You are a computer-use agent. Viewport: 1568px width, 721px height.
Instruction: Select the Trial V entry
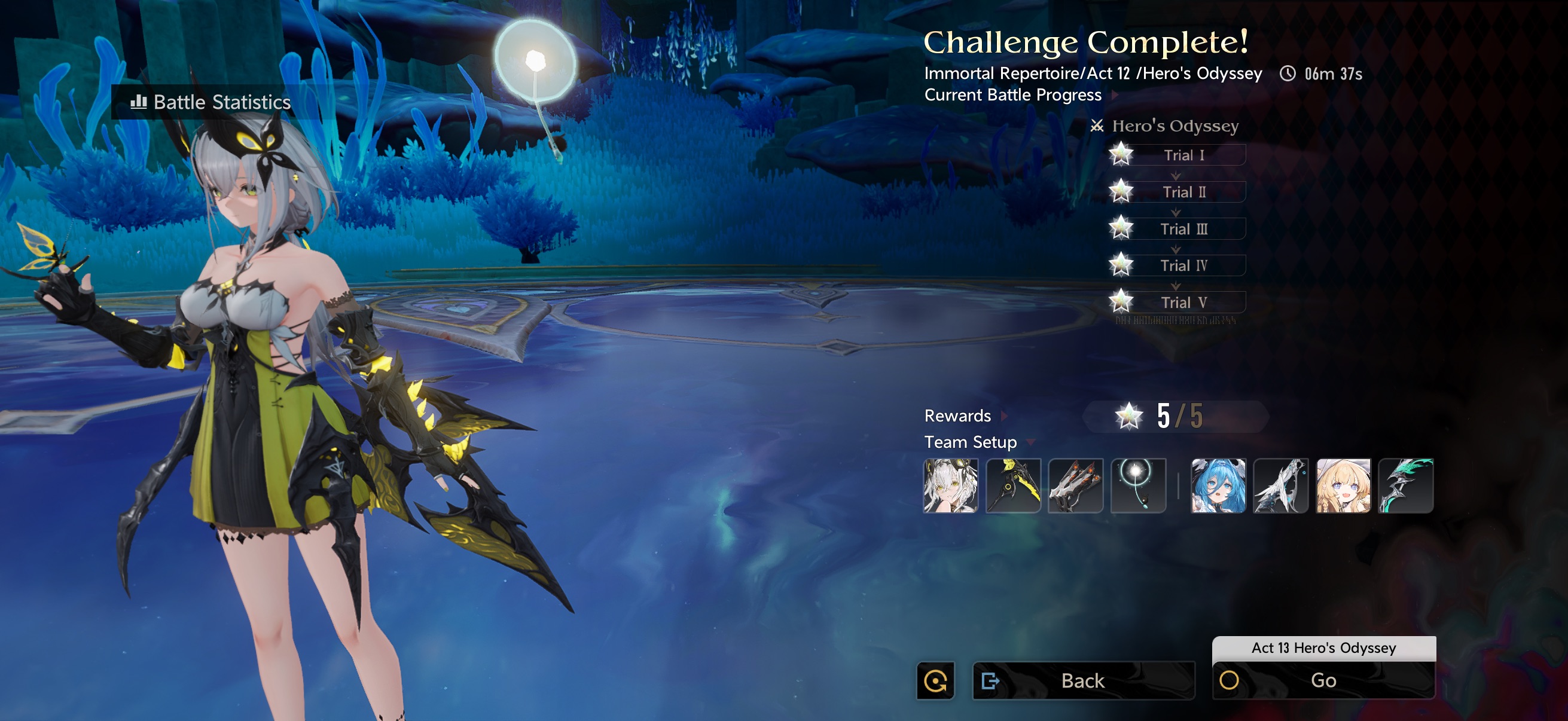pyautogui.click(x=1183, y=303)
